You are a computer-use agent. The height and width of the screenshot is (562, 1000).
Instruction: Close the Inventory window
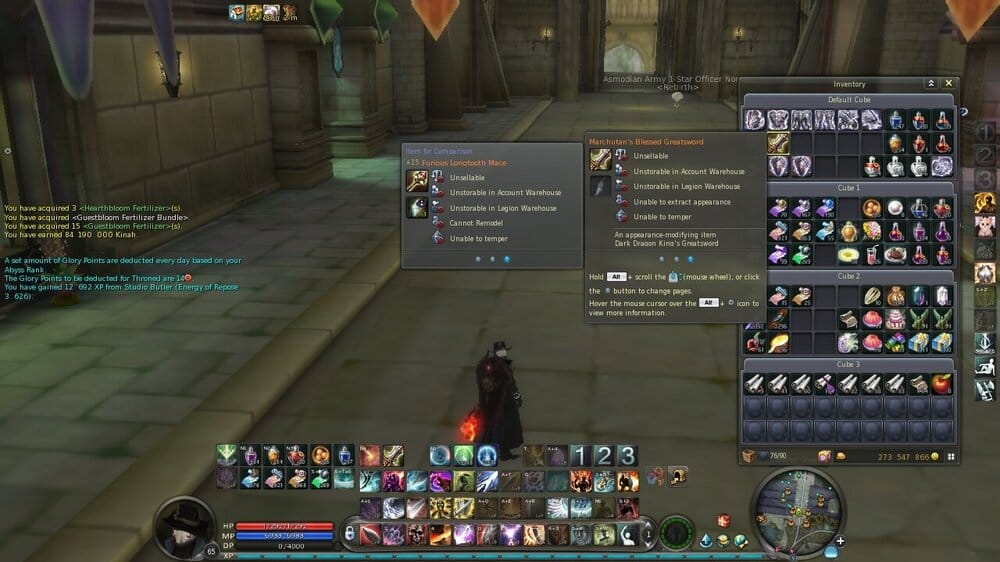coord(949,84)
